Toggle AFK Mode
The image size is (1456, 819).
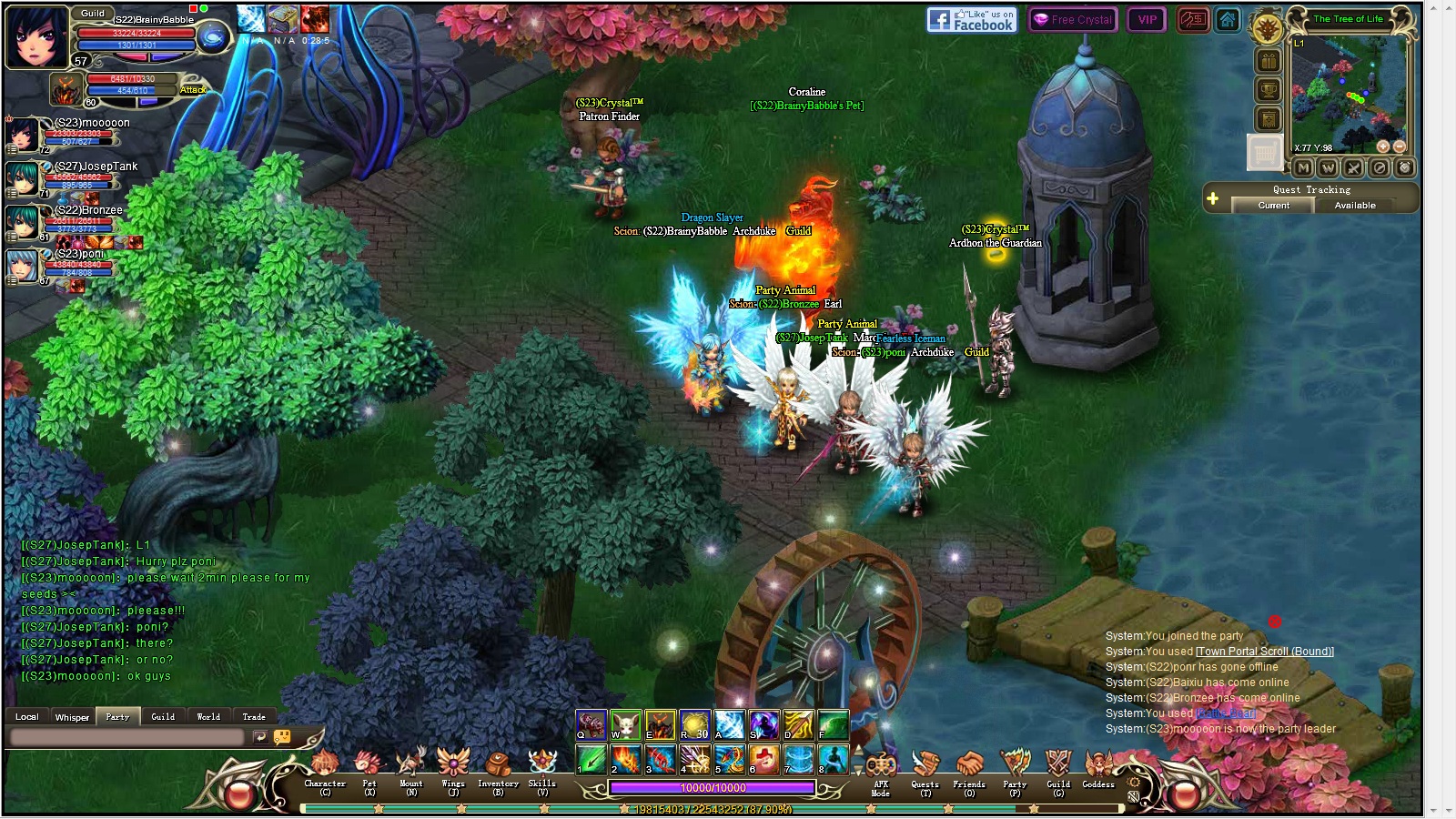[880, 773]
